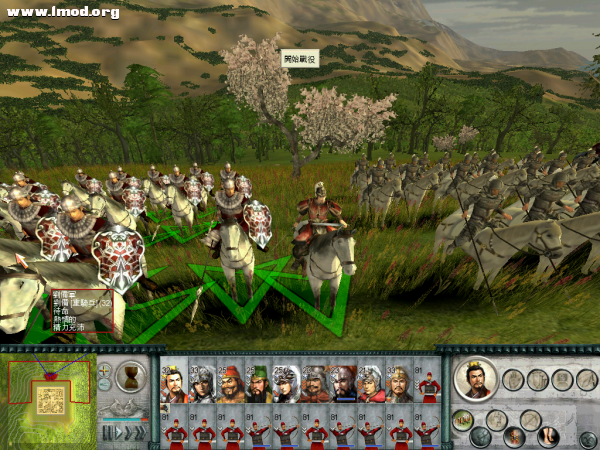Pause the battle with the pause button
Image resolution: width=600 pixels, height=450 pixels.
(x=105, y=432)
